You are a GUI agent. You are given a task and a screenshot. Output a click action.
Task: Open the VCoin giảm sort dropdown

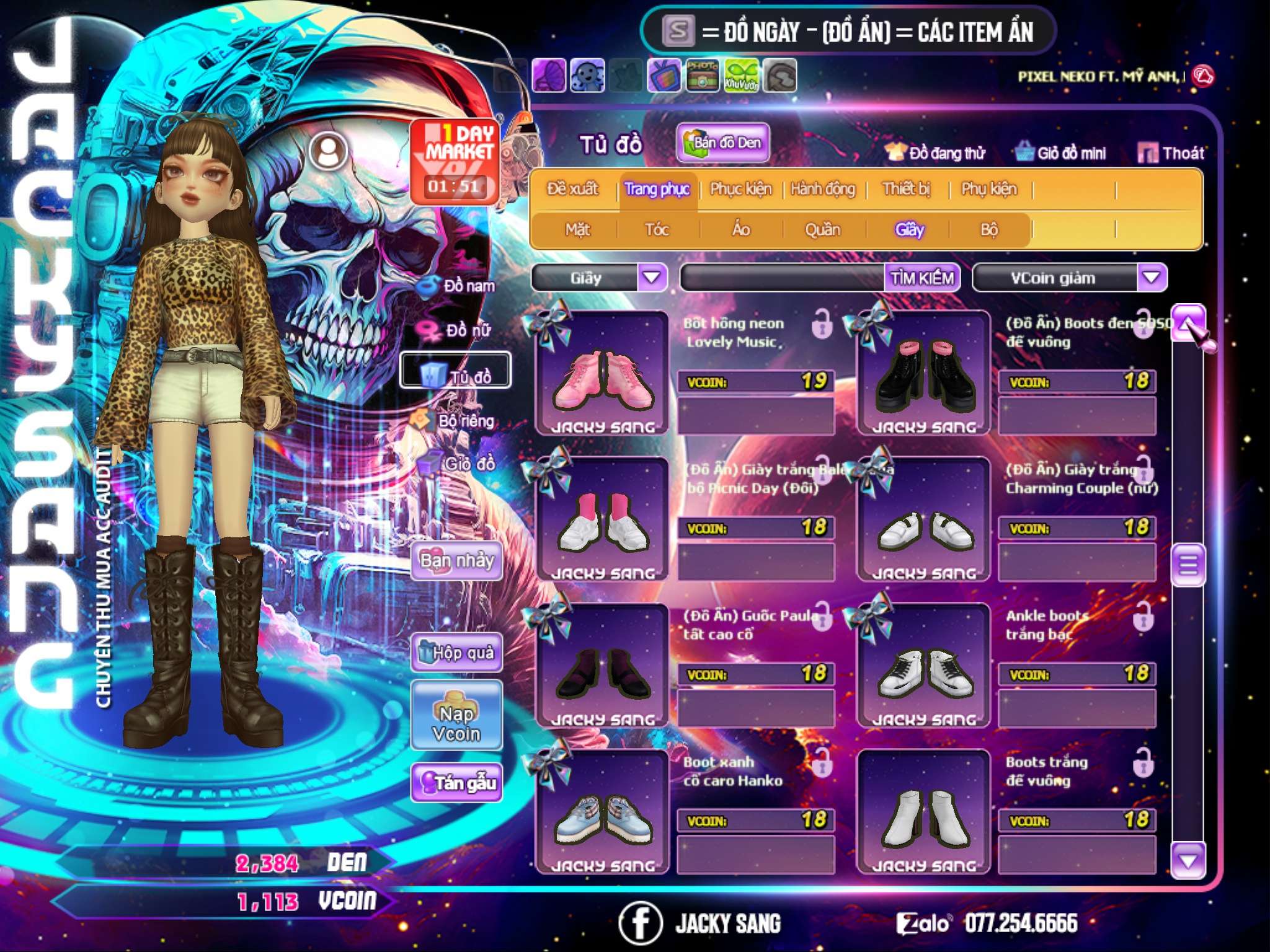click(1152, 278)
